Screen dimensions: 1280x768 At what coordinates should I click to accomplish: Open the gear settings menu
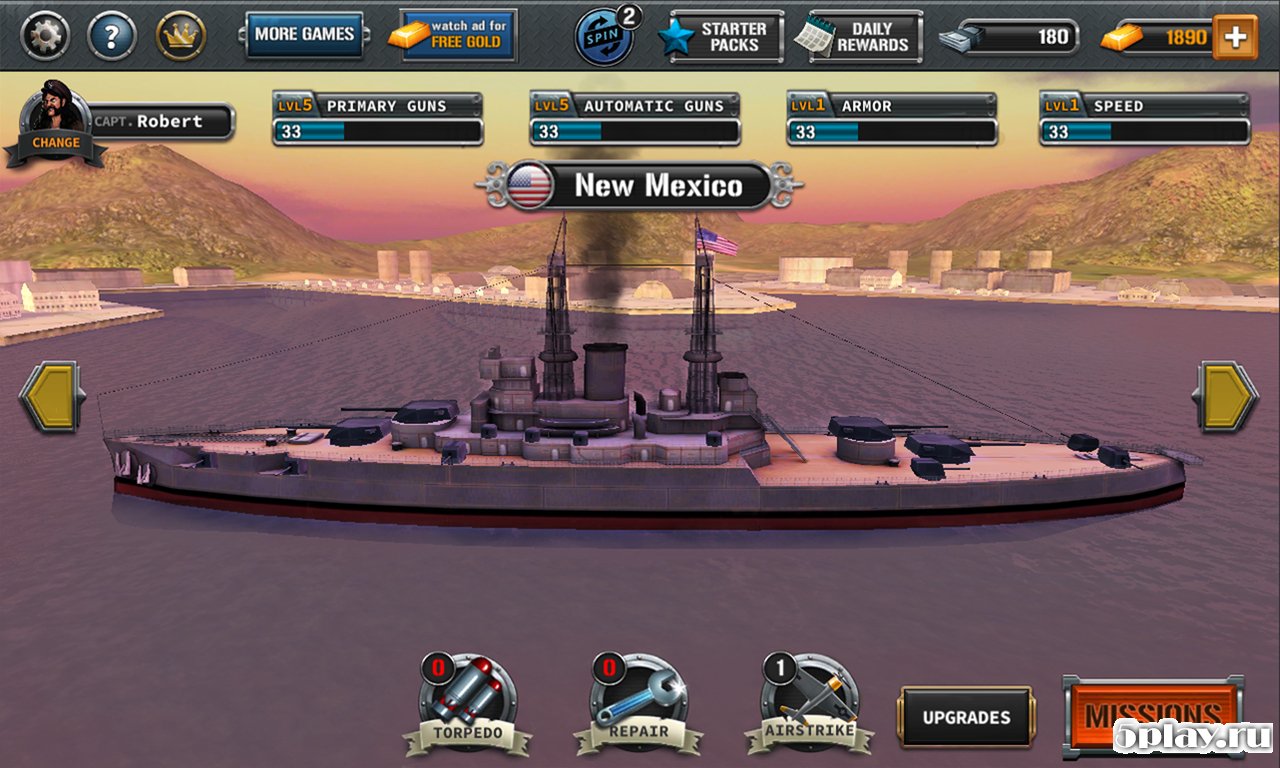(45, 36)
